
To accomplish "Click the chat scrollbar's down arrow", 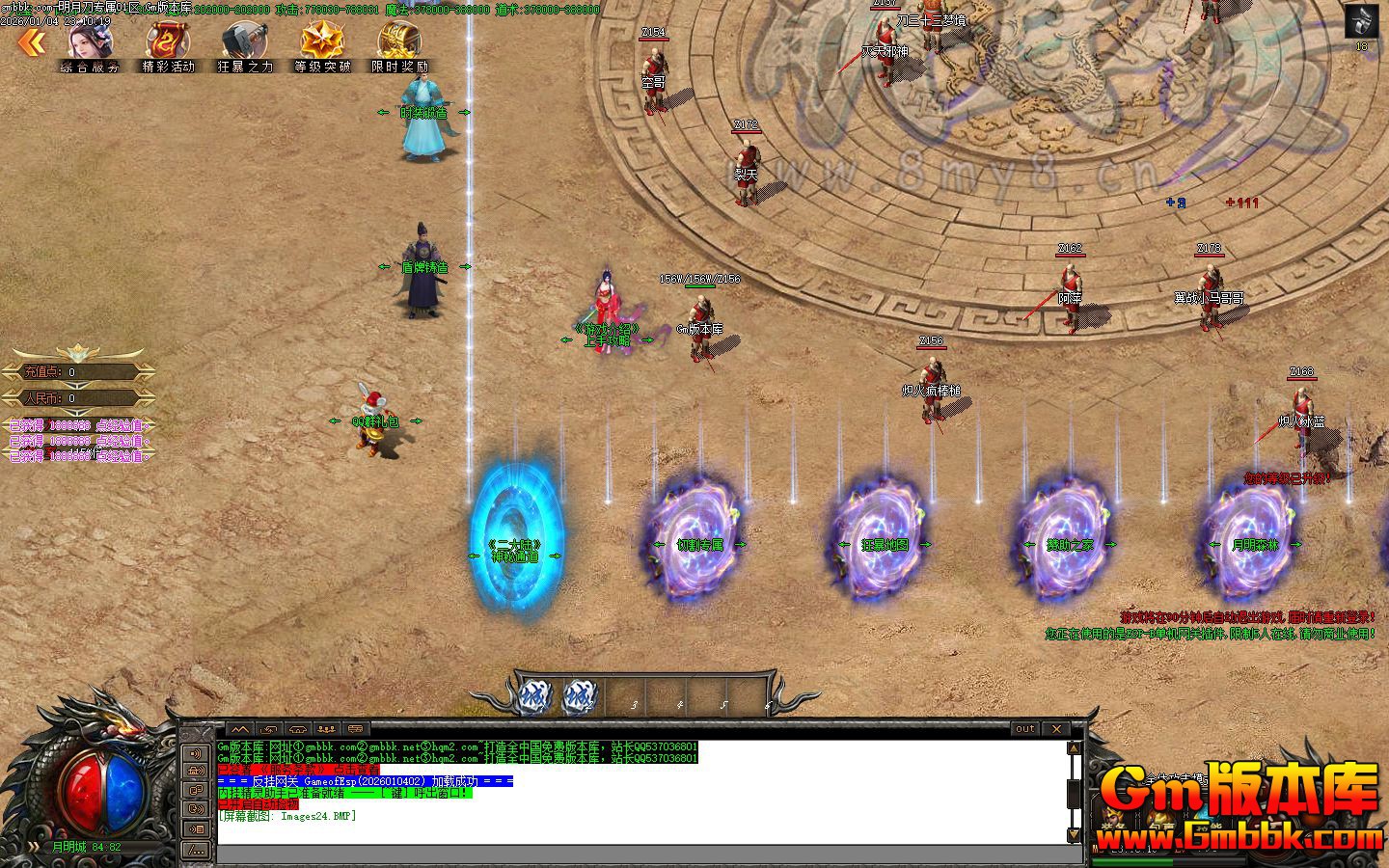I will click(1074, 833).
